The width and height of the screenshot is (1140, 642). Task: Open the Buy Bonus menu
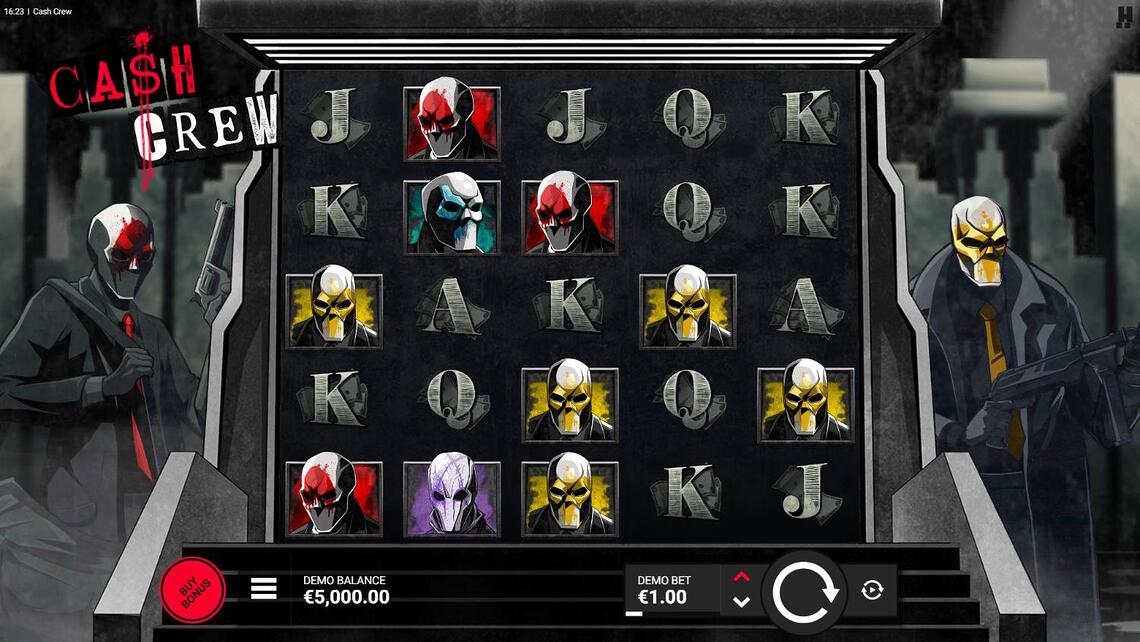pyautogui.click(x=192, y=590)
